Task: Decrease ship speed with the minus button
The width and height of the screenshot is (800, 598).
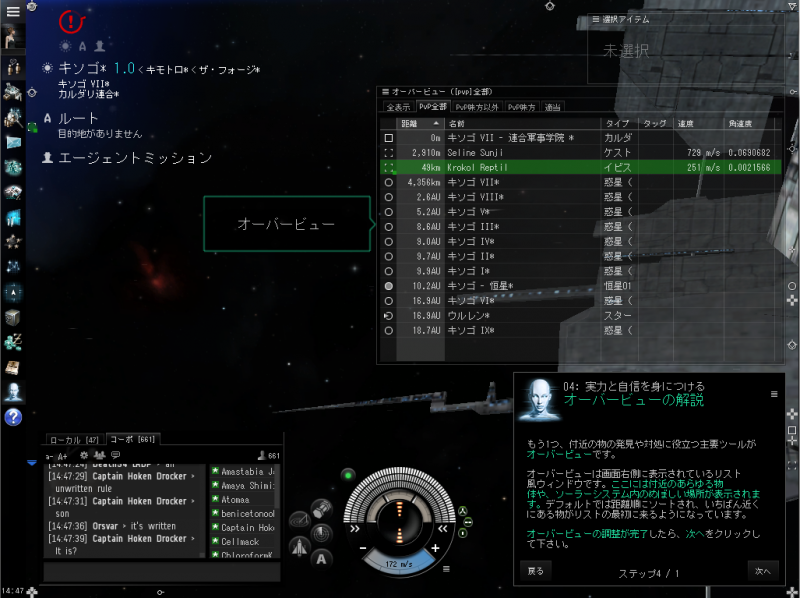Action: pos(365,549)
